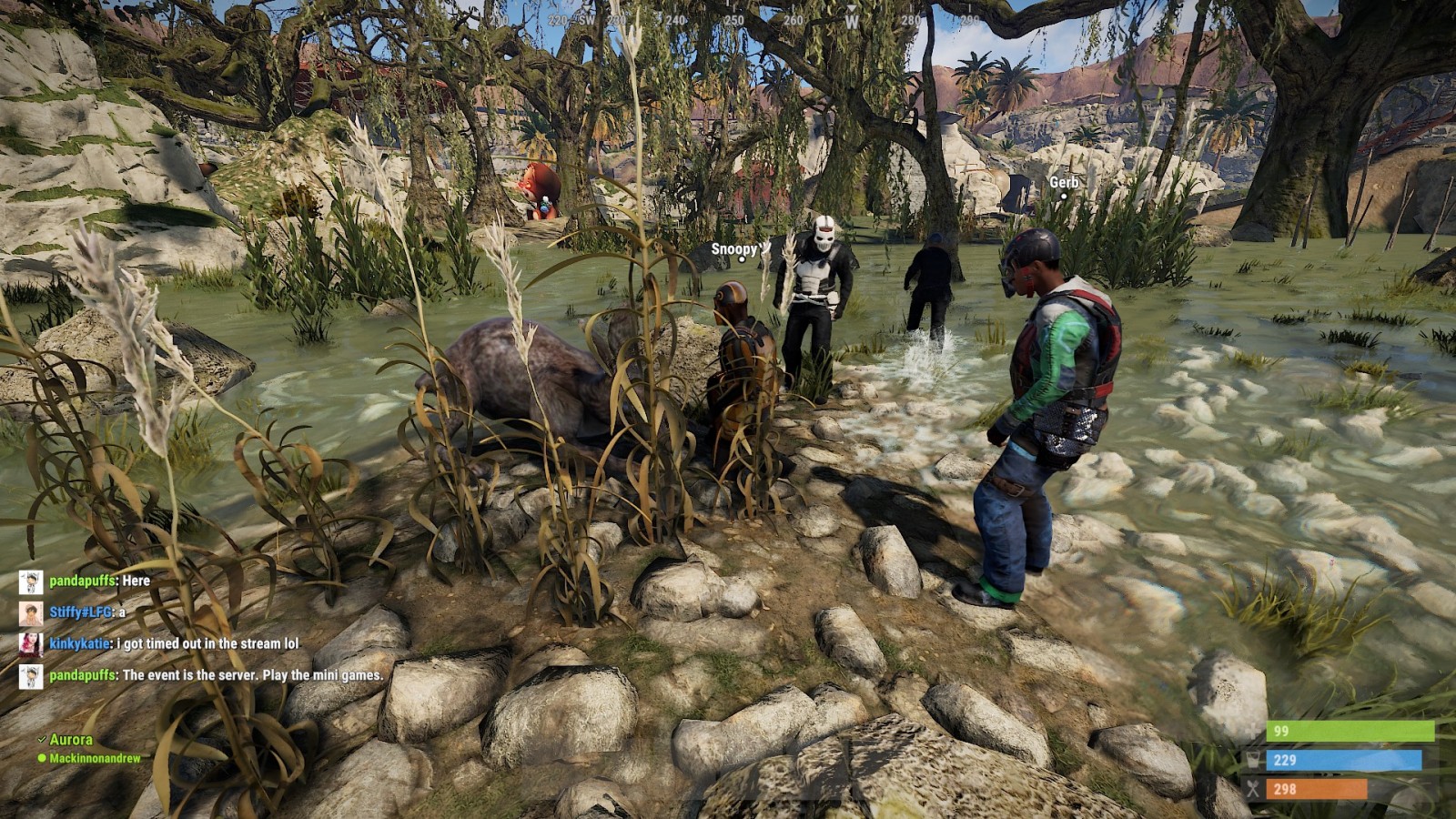This screenshot has height=819, width=1456.
Task: Select team leader Aurora in team list
Action: [71, 740]
